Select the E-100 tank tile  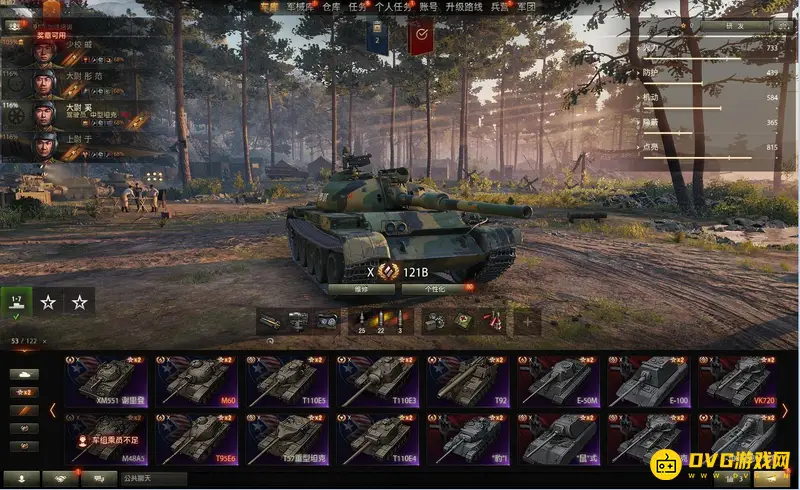(x=648, y=381)
